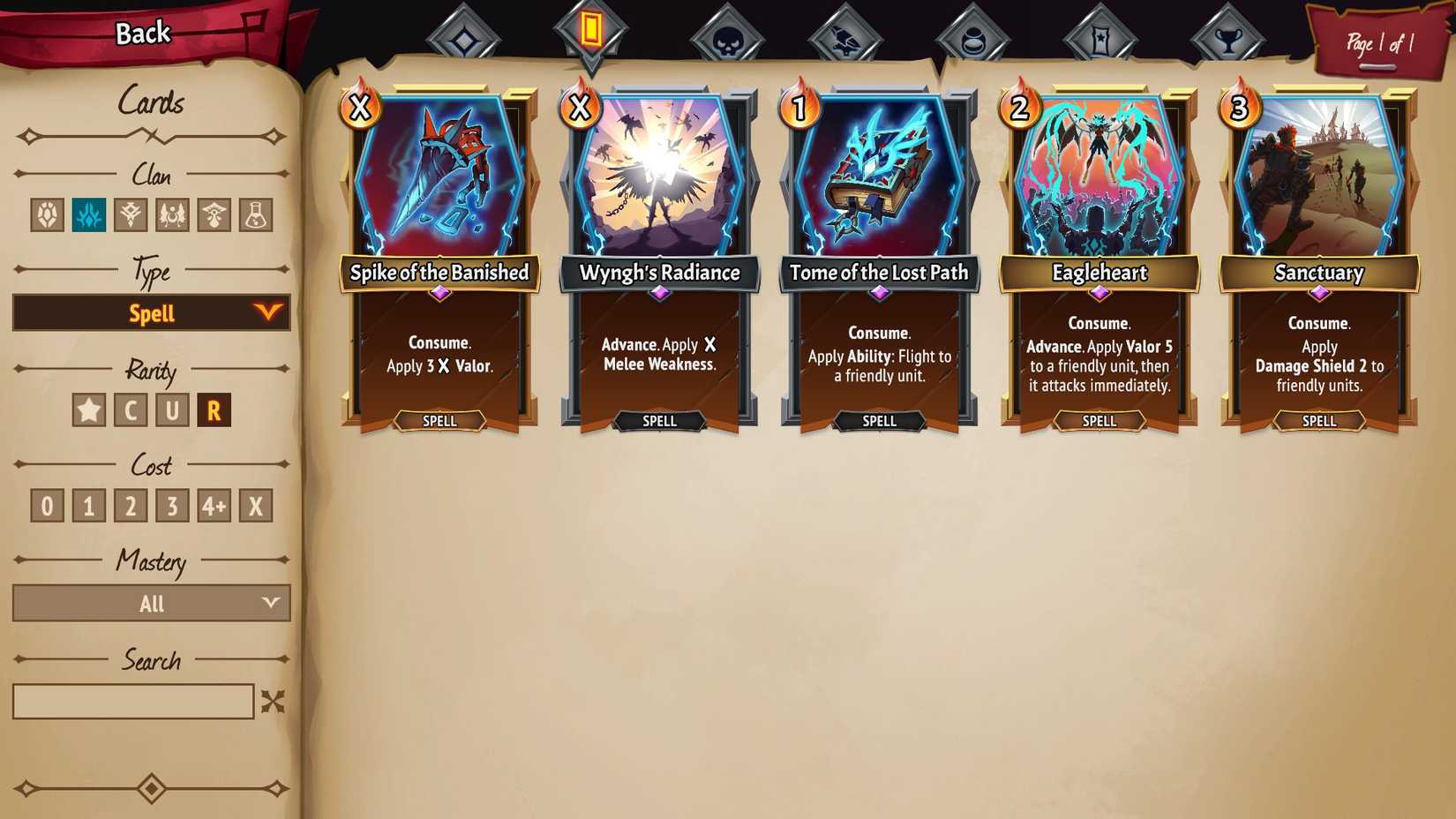Image resolution: width=1456 pixels, height=819 pixels.
Task: Click the expand icon beside the search box
Action: [x=274, y=700]
